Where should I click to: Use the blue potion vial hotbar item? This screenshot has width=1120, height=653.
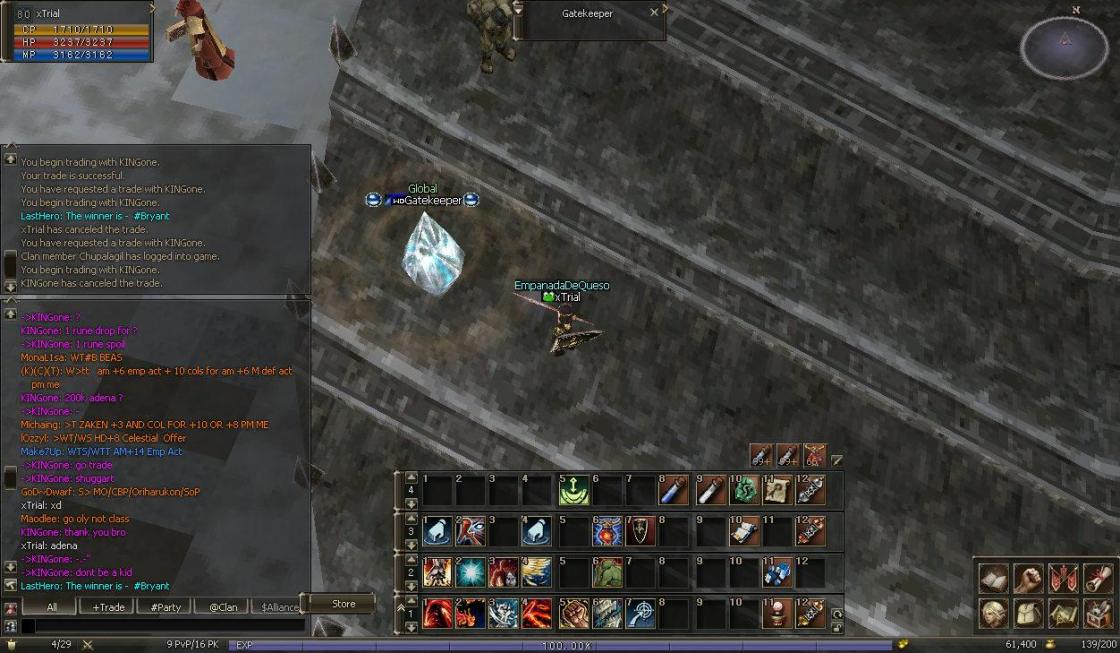pyautogui.click(x=674, y=491)
